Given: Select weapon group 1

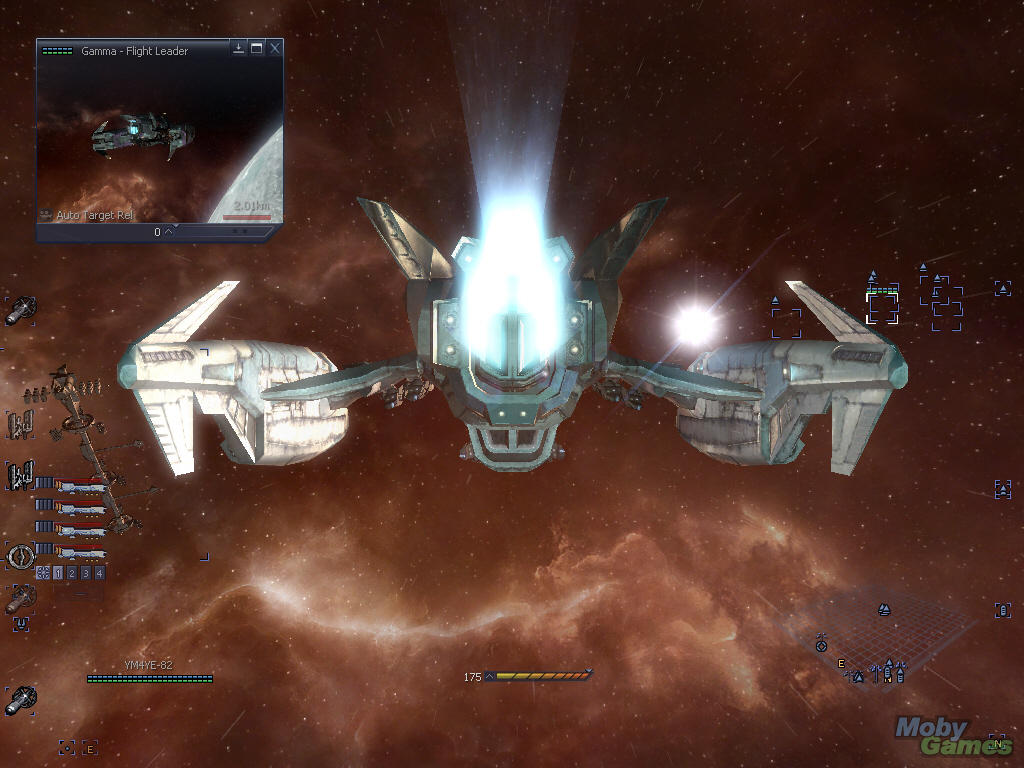Looking at the screenshot, I should tap(58, 573).
